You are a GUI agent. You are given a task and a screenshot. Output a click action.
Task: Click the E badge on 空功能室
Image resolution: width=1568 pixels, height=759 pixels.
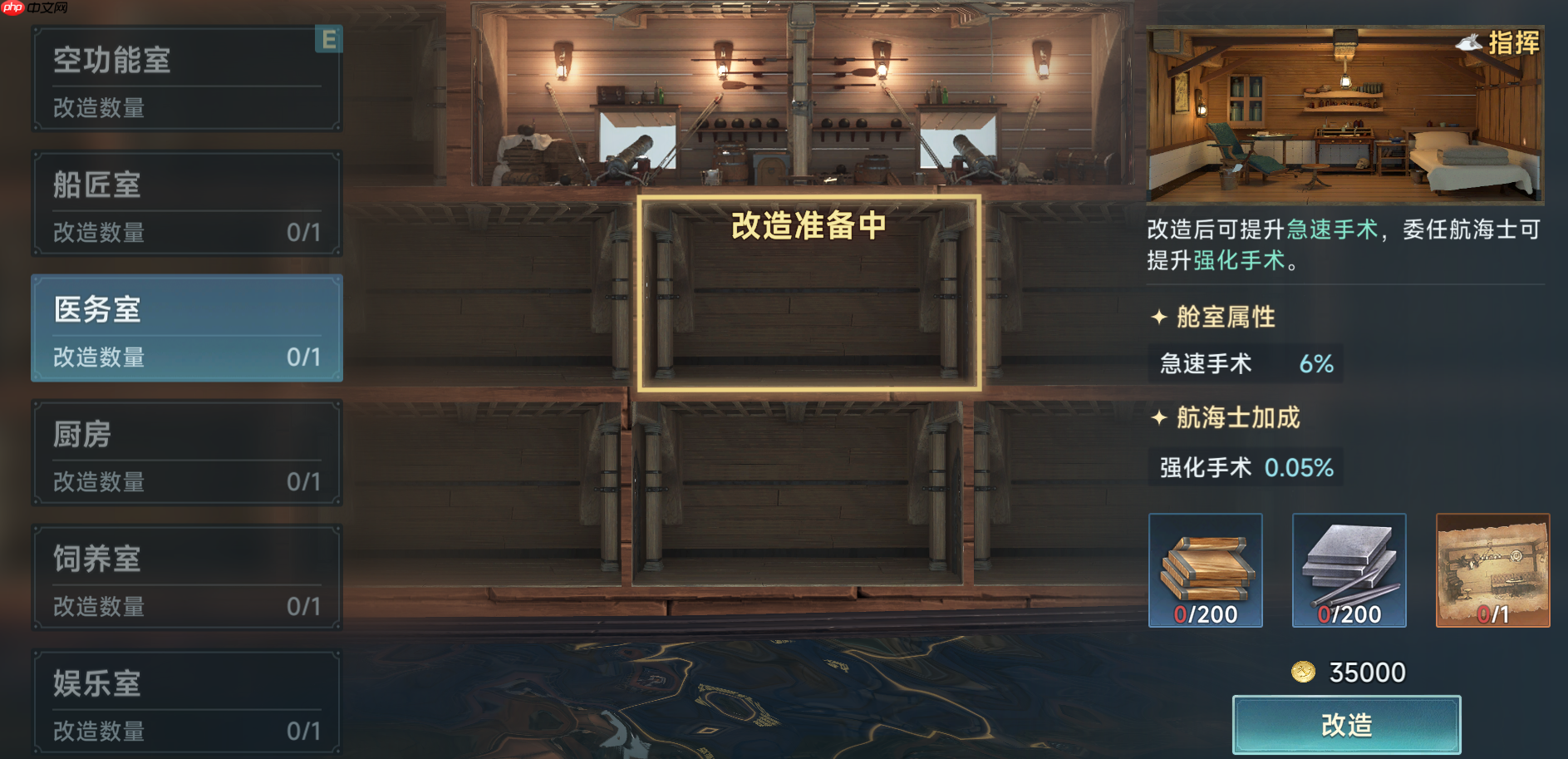329,40
